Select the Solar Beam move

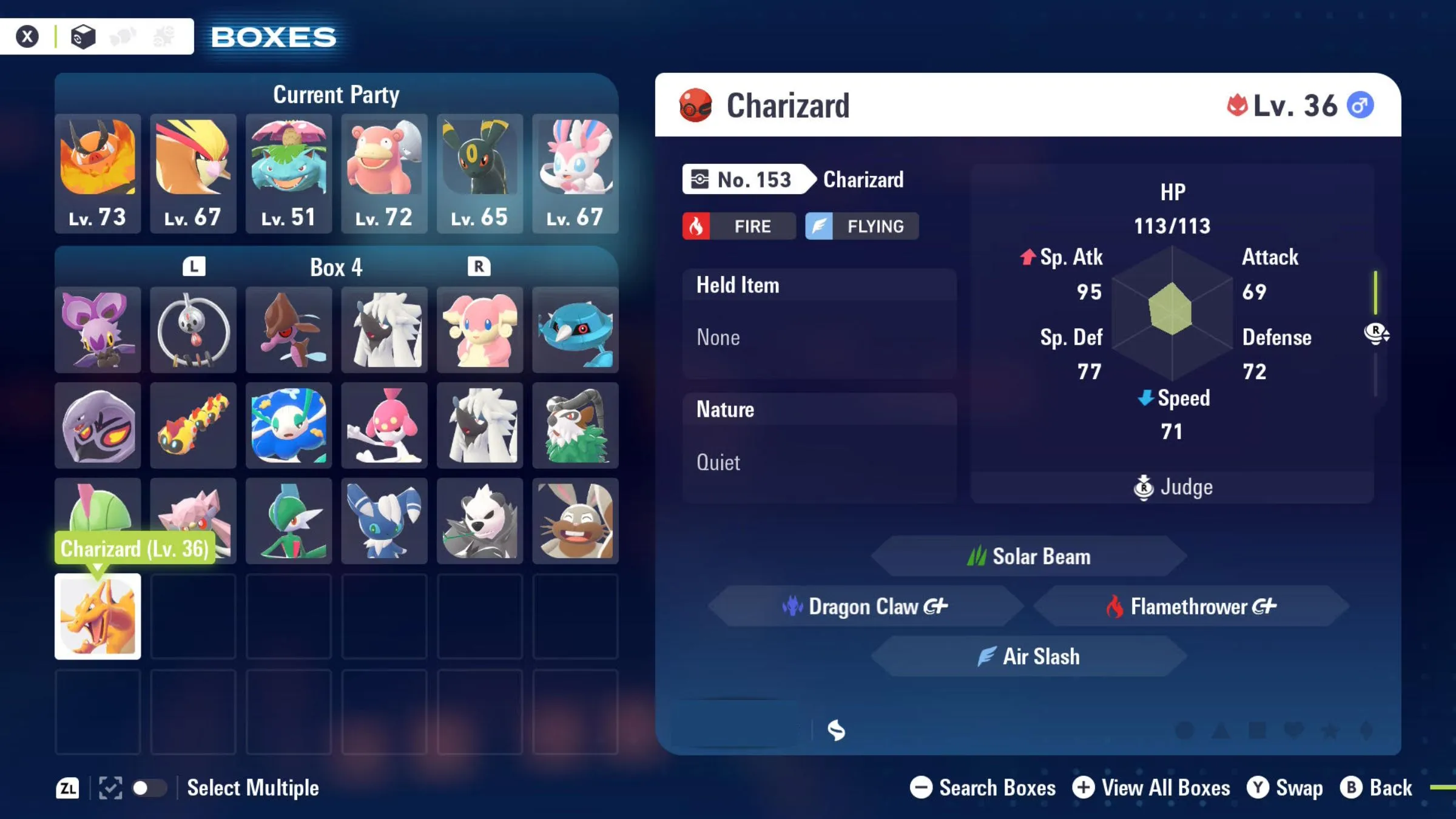pyautogui.click(x=1029, y=556)
